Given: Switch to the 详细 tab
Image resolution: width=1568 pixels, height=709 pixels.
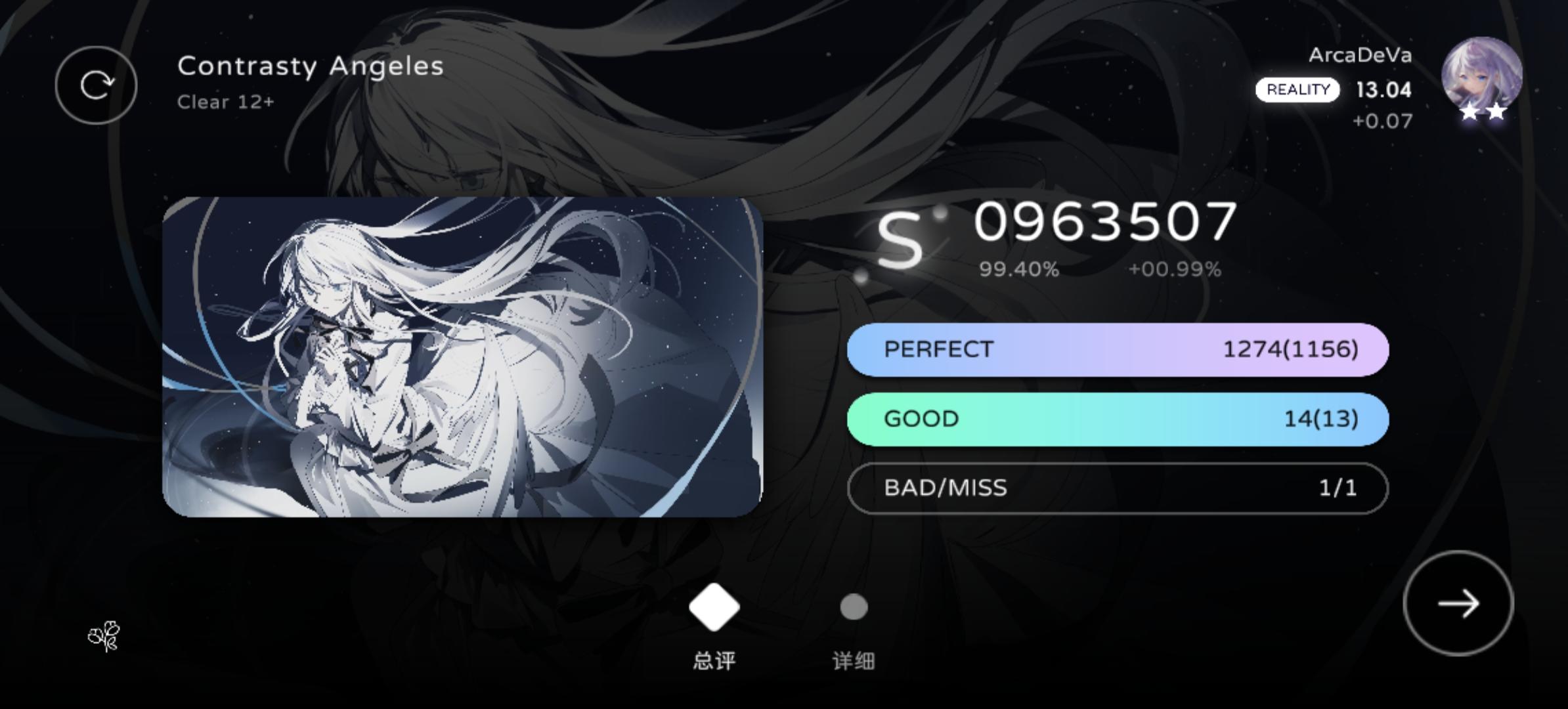Looking at the screenshot, I should click(853, 660).
